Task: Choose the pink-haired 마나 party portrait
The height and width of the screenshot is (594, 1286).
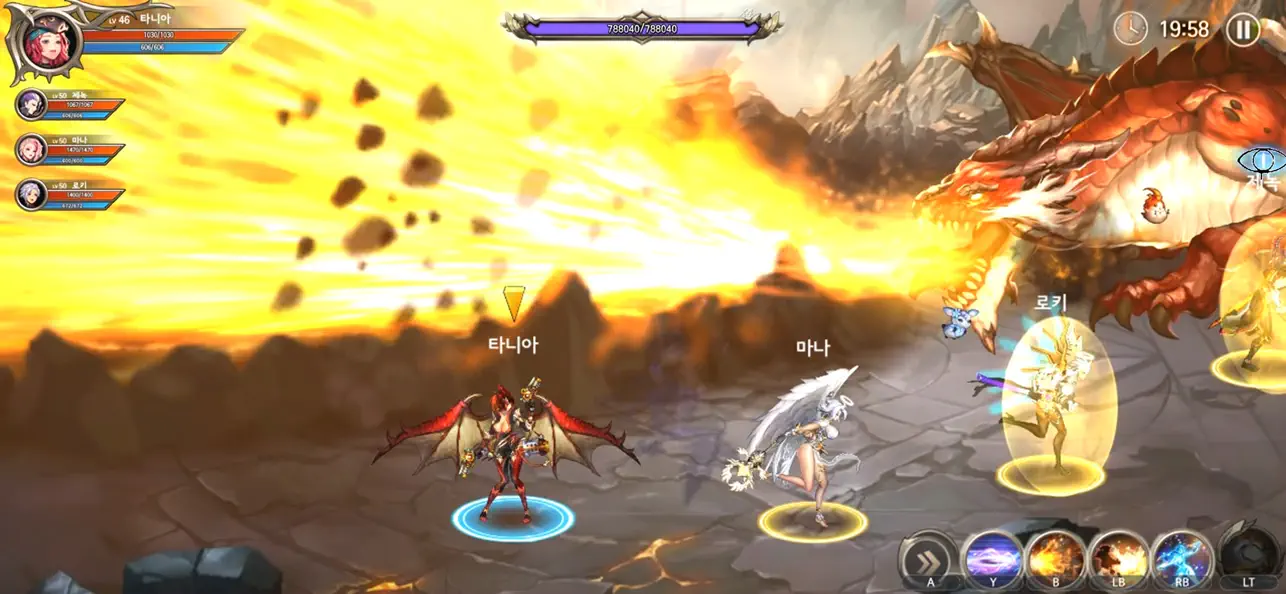Action: [x=31, y=149]
